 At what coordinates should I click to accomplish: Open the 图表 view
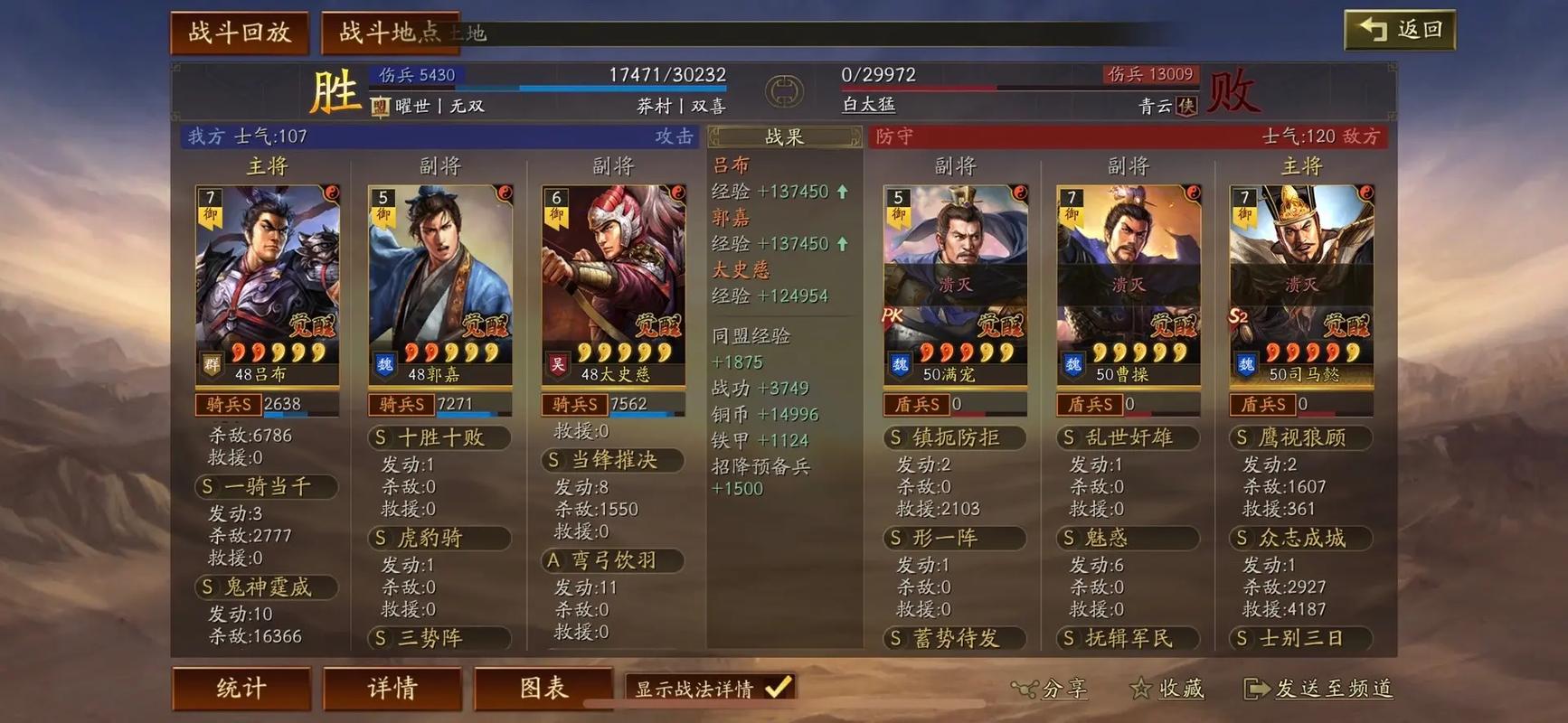(543, 689)
